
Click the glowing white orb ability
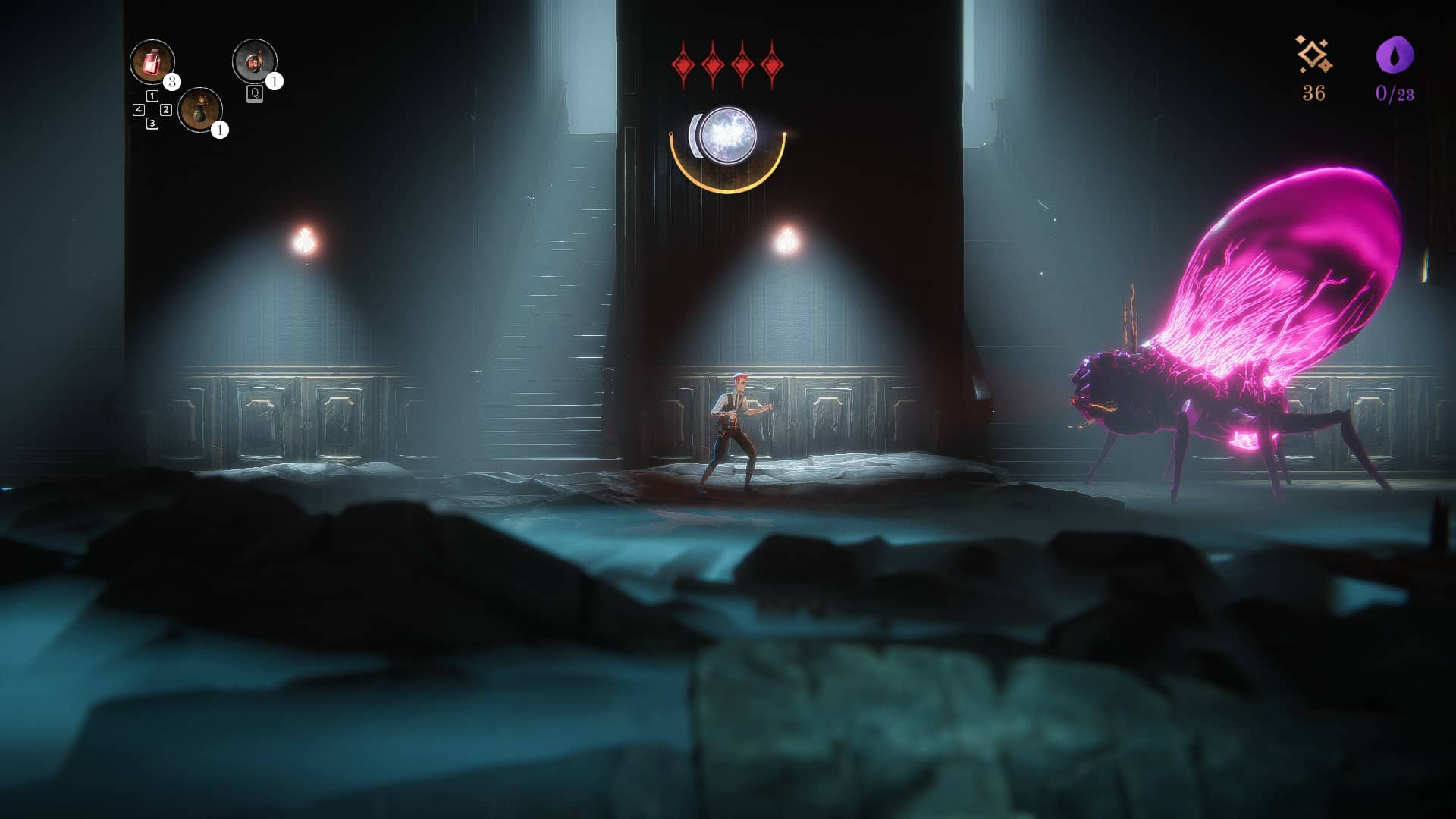(728, 136)
